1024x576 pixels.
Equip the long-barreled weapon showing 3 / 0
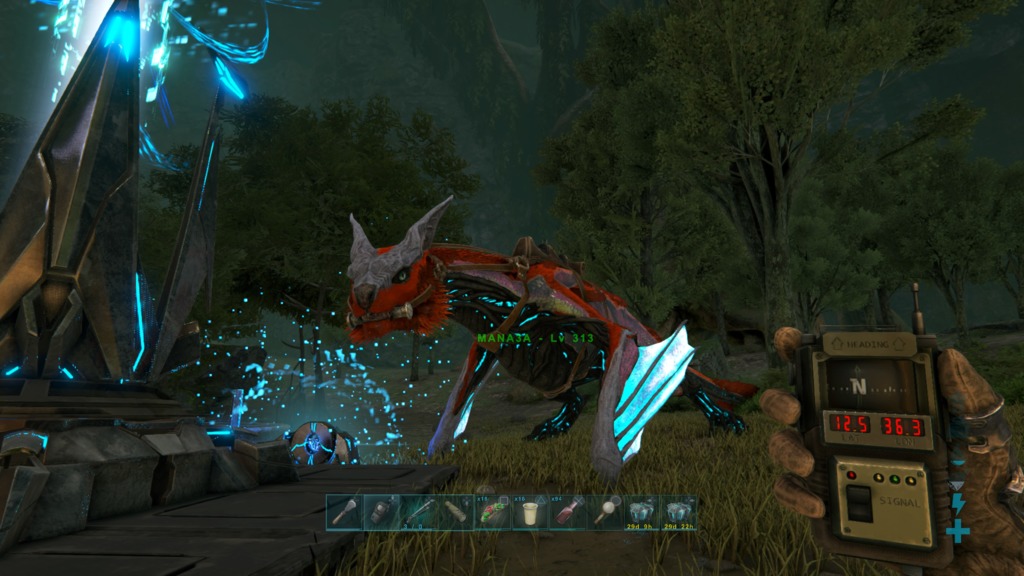coord(417,513)
